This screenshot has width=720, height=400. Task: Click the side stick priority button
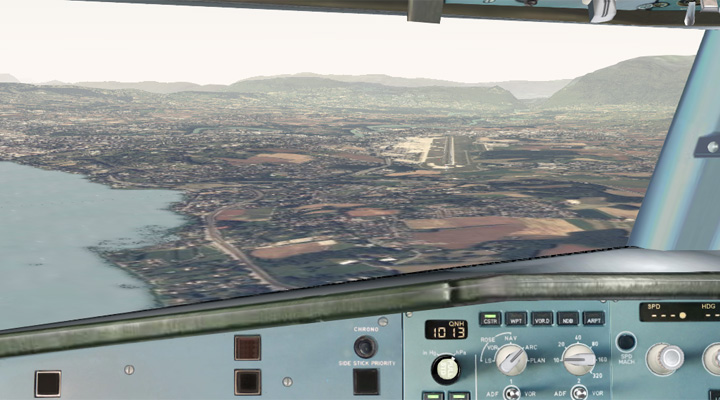tap(366, 381)
